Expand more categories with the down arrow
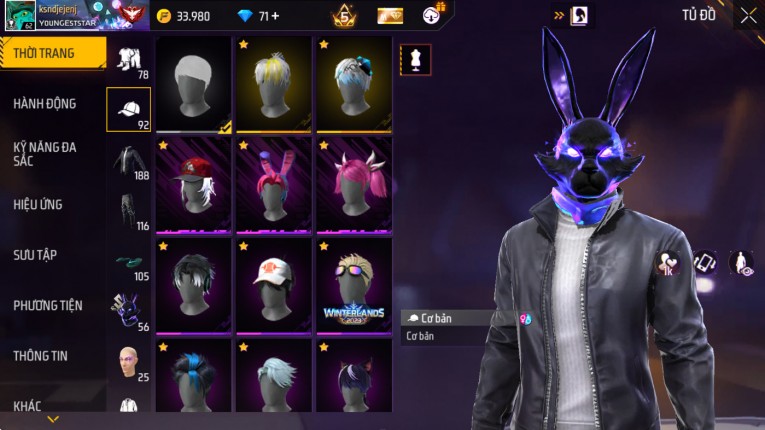The height and width of the screenshot is (430, 765). 53,419
